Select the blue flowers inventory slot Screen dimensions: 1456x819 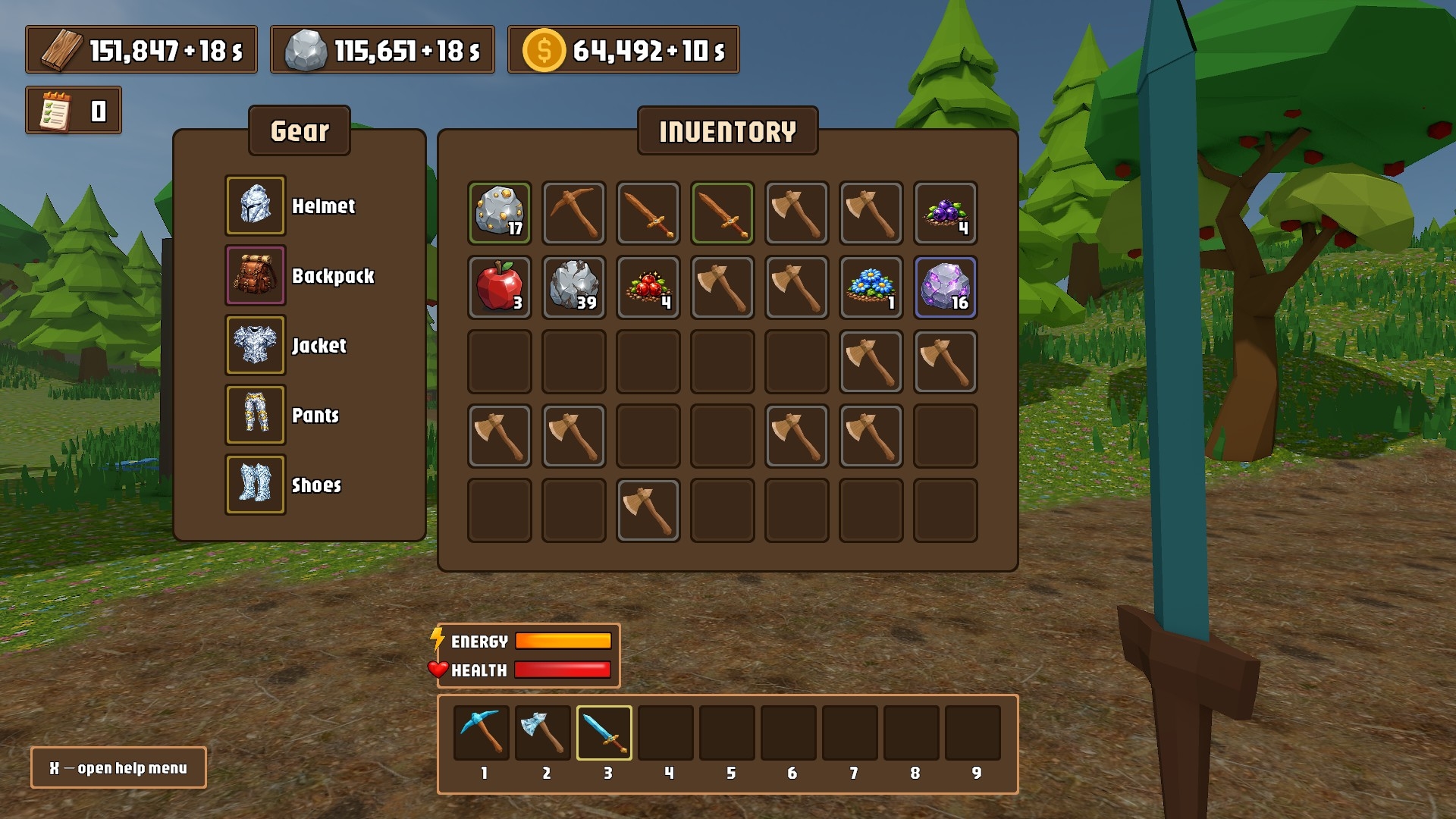[x=871, y=287]
